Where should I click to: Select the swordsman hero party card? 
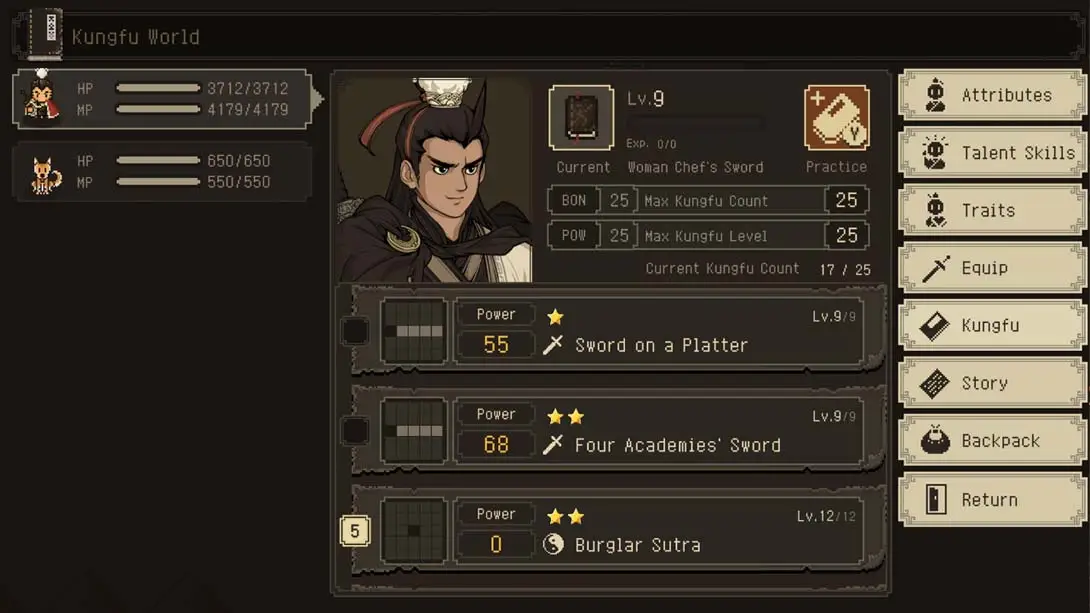[162, 99]
